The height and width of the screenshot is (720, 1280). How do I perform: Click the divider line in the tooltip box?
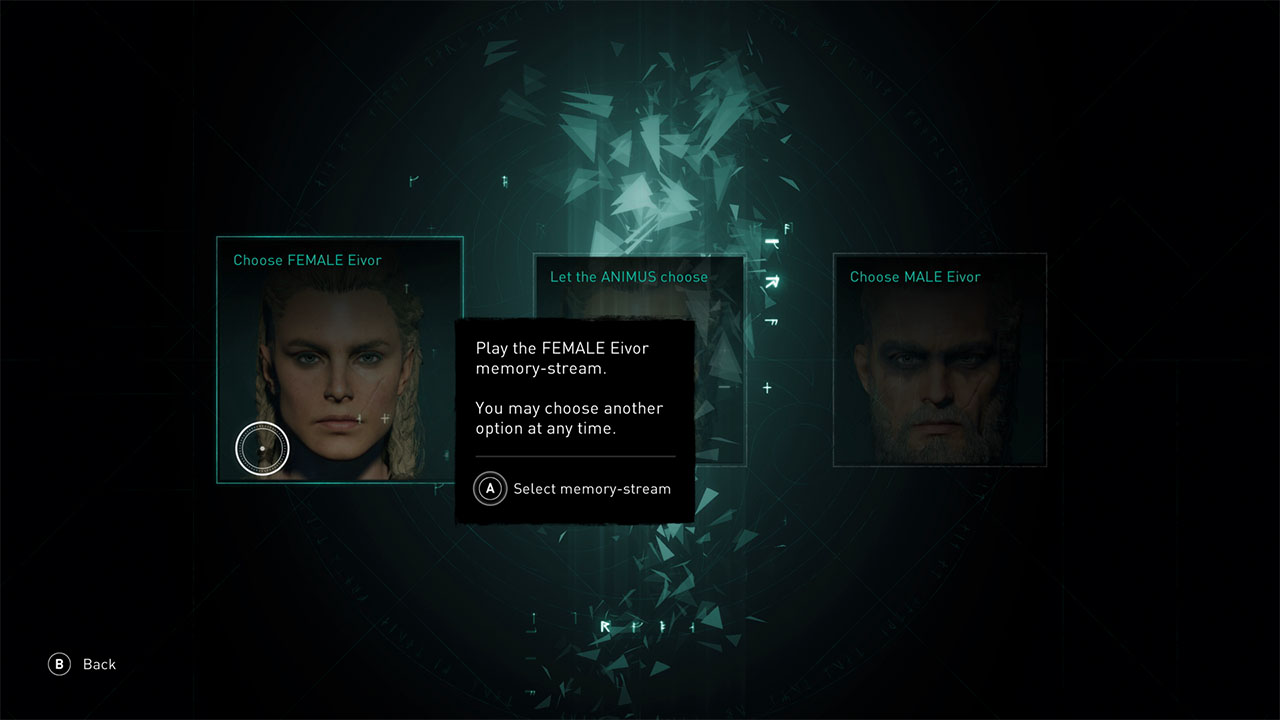tap(575, 459)
